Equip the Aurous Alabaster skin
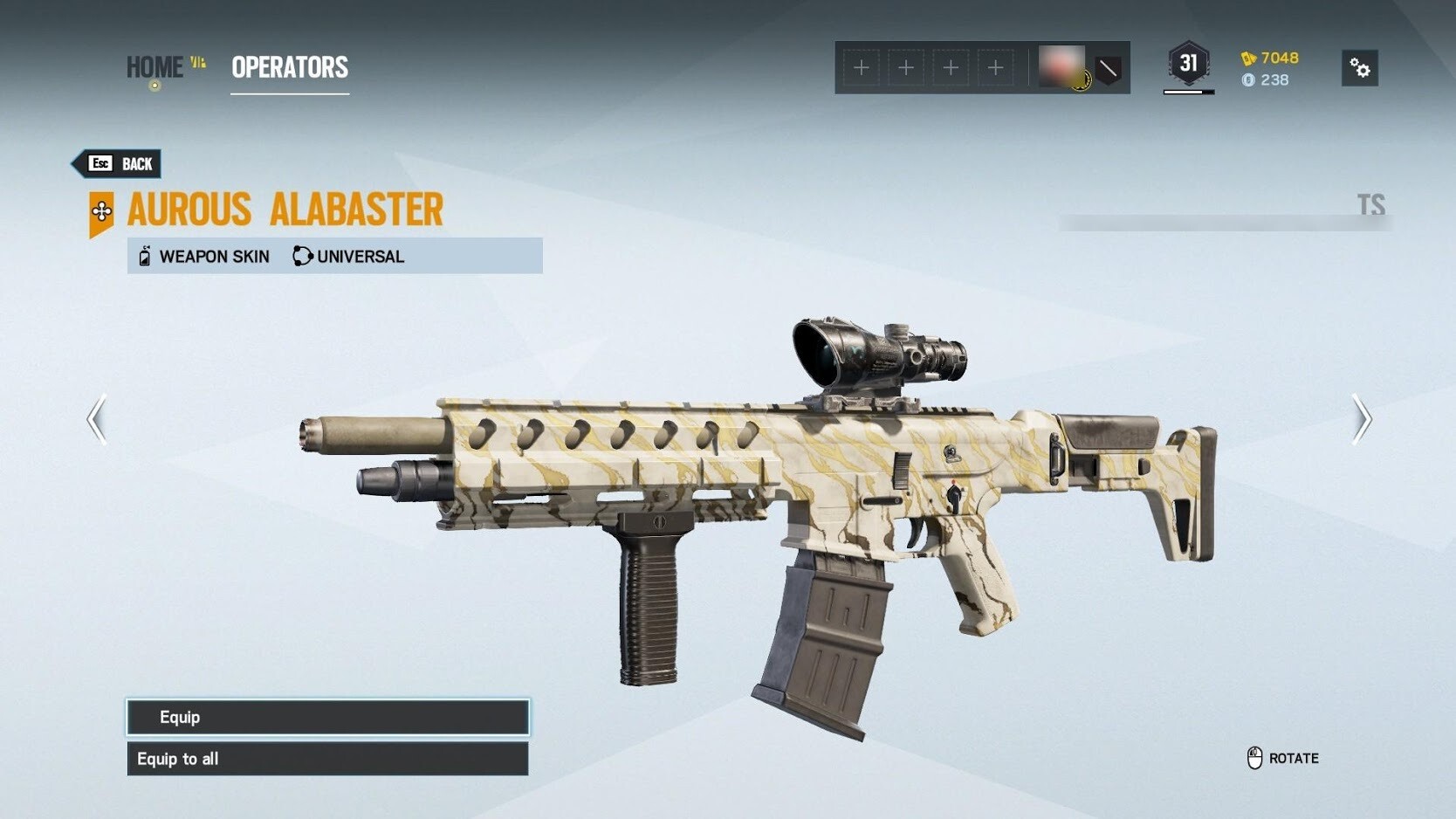1456x819 pixels. pyautogui.click(x=327, y=717)
